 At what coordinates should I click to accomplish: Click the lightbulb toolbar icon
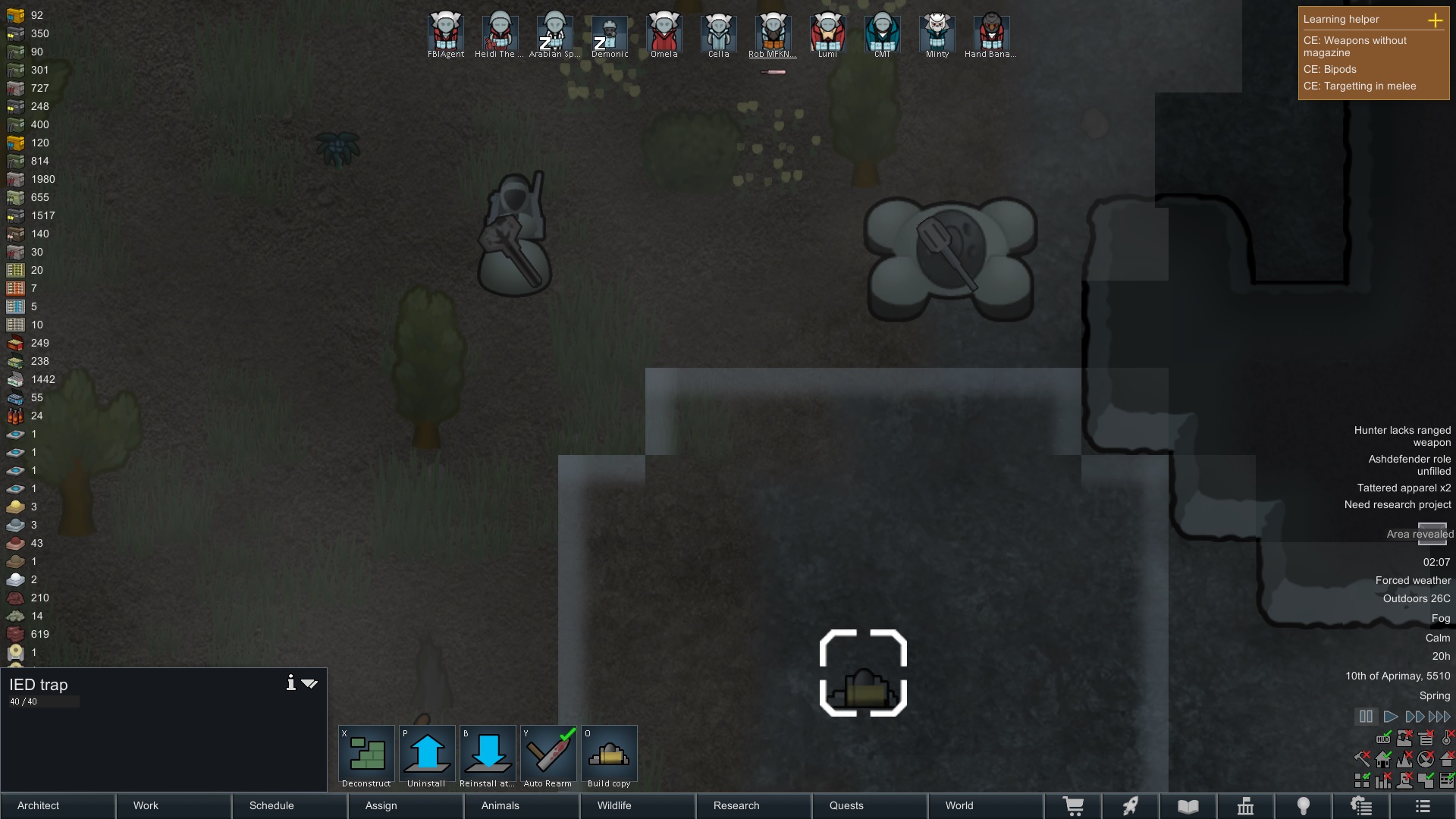(1304, 806)
